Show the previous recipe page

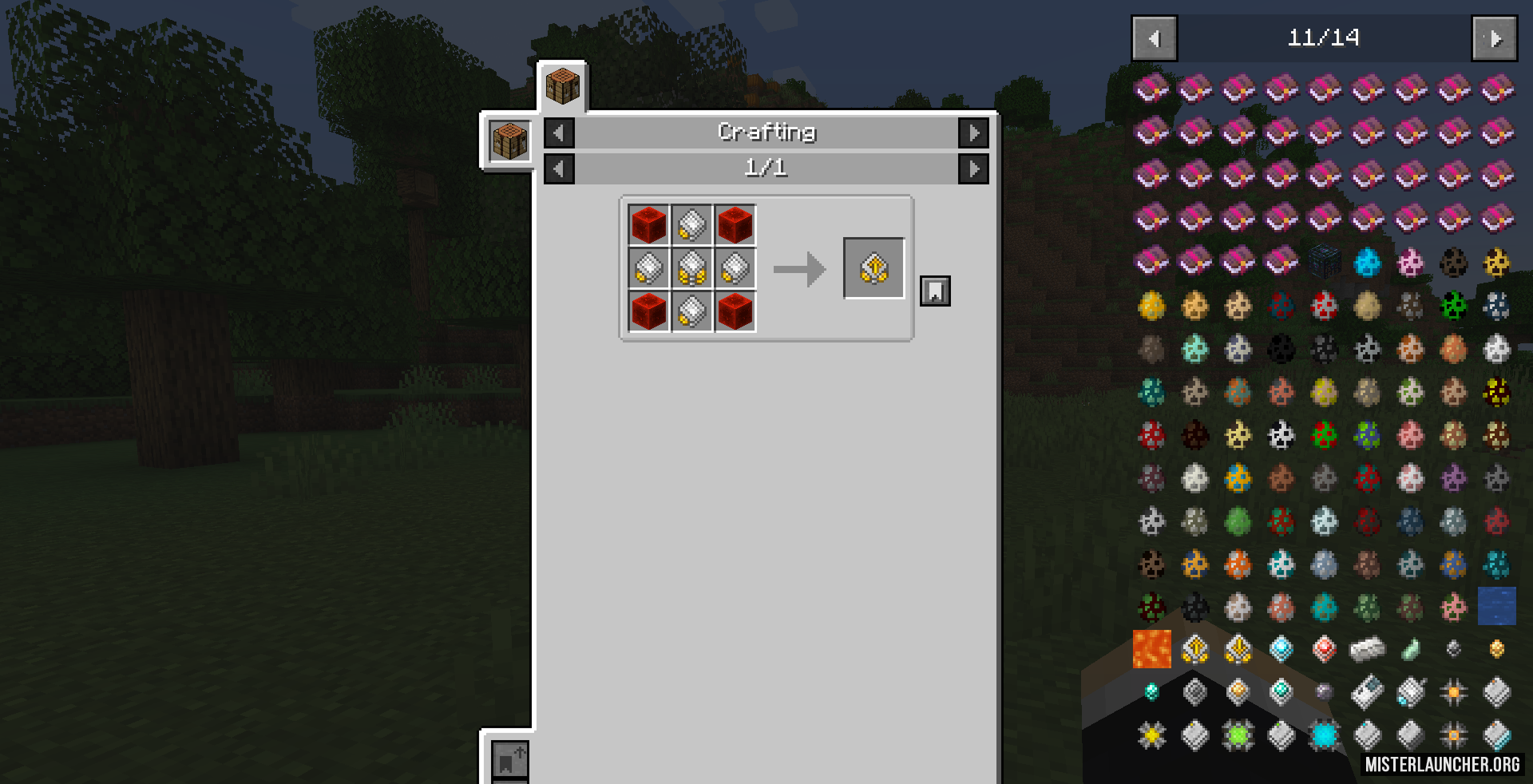pos(559,168)
